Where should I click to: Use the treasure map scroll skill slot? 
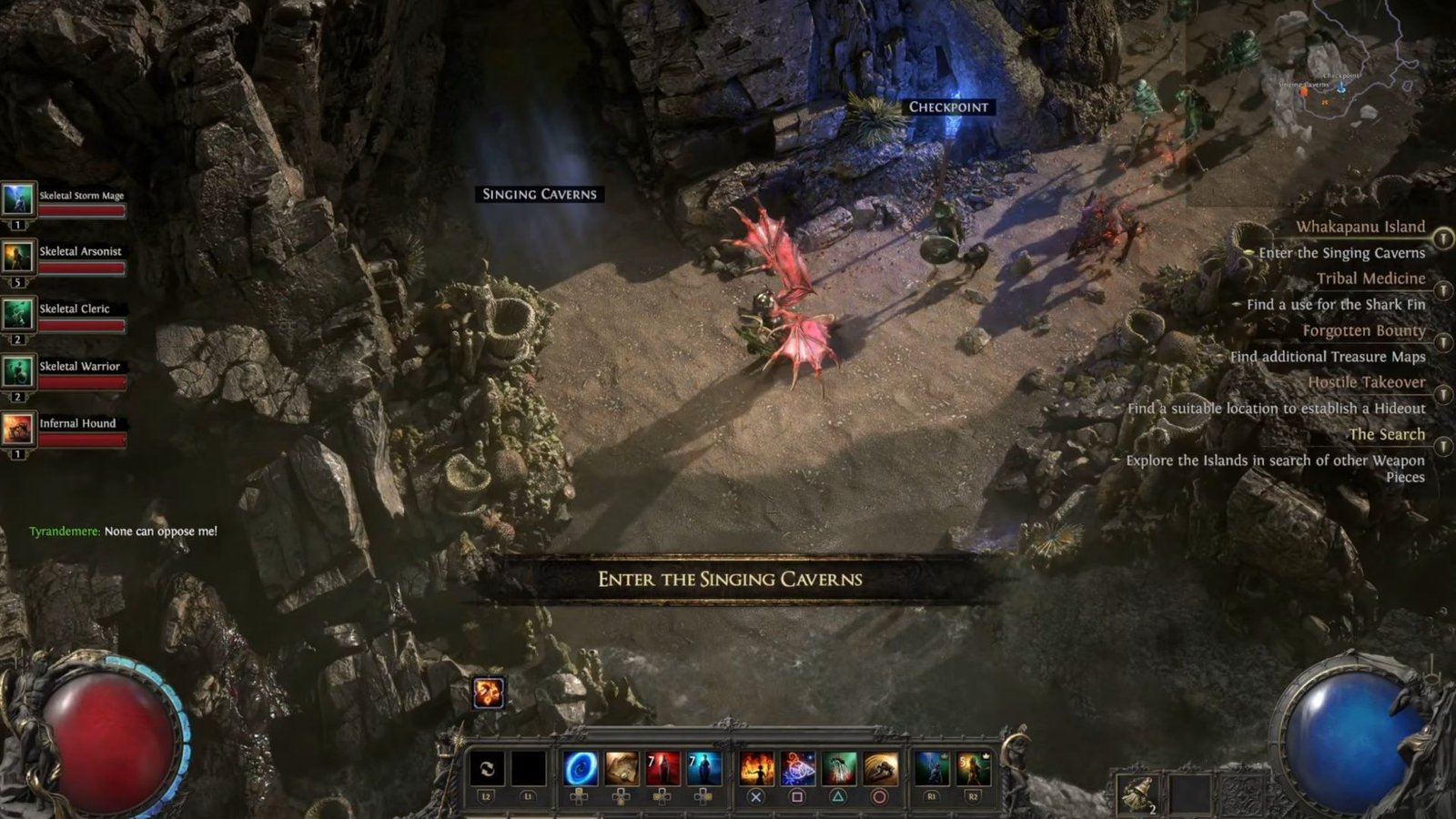coord(622,769)
